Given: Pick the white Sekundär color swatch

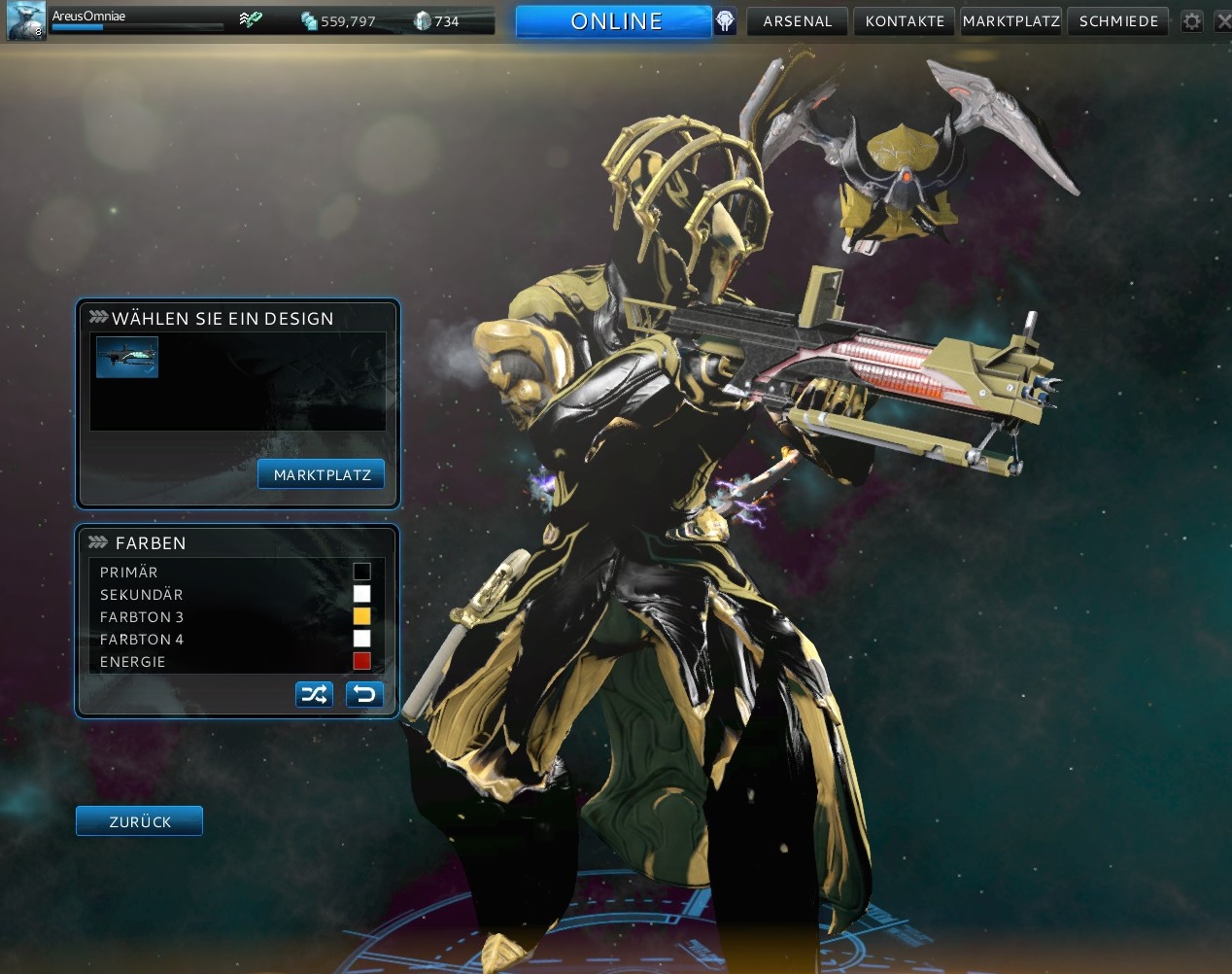Looking at the screenshot, I should click(361, 594).
